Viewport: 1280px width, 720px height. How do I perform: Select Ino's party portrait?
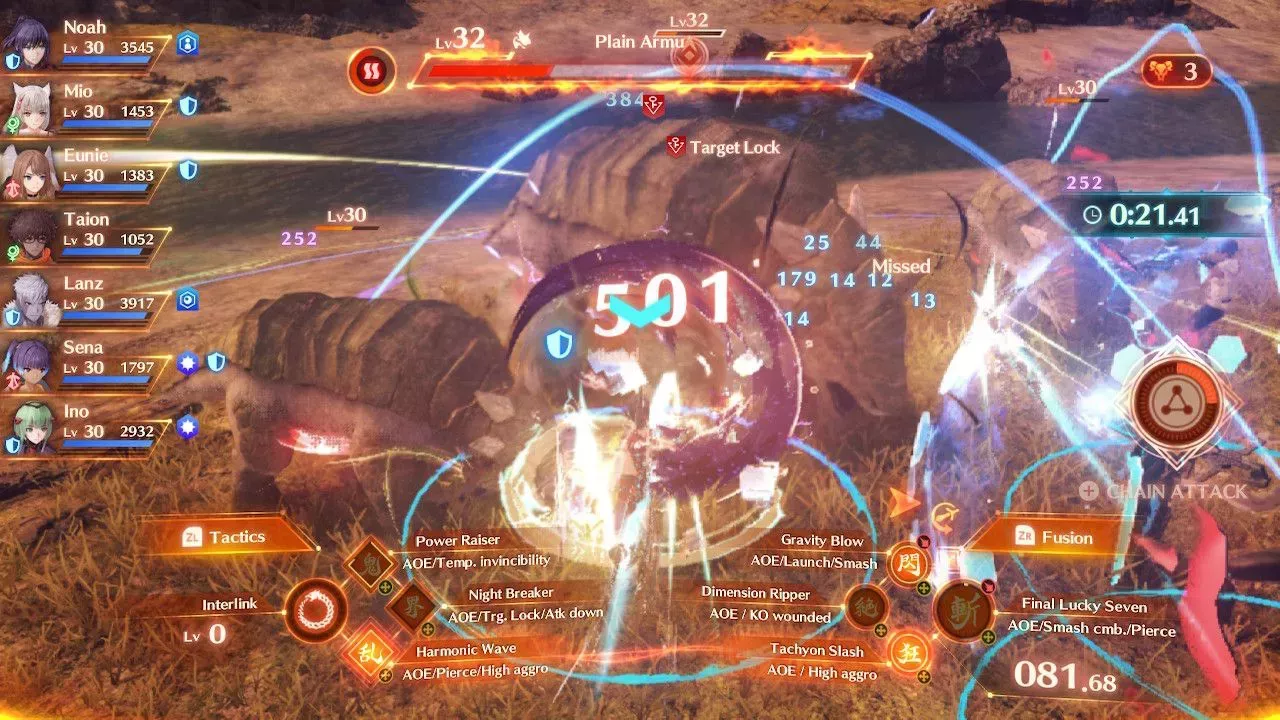point(29,428)
